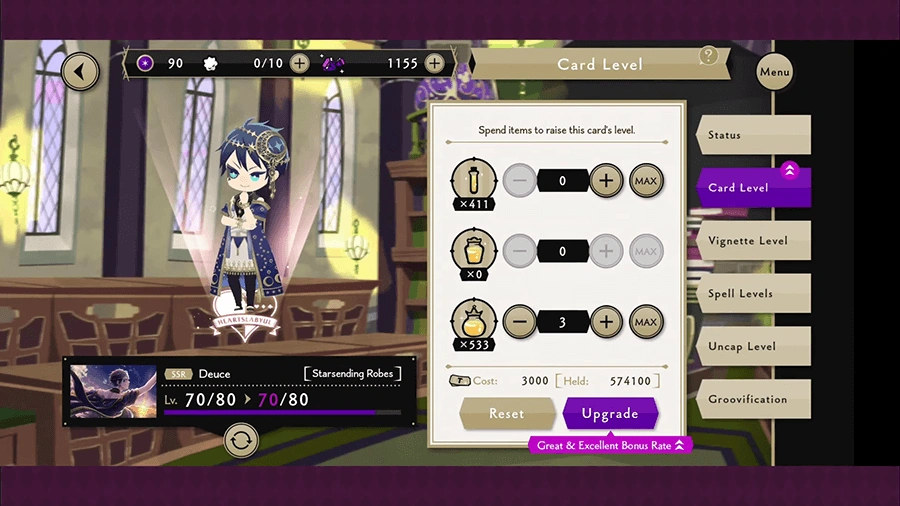900x506 pixels.
Task: Max out the x533 potion item
Action: tap(646, 322)
